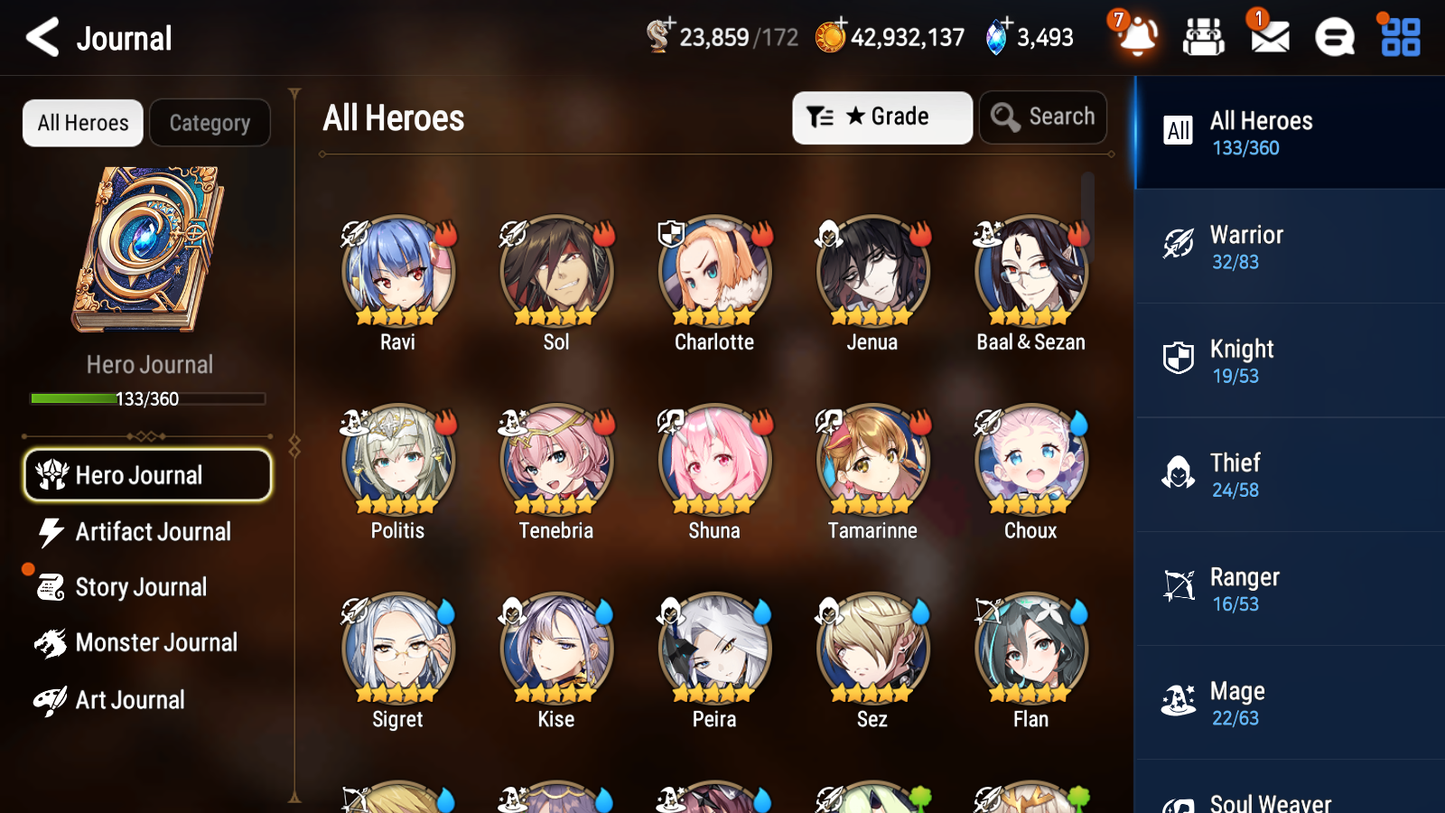Screen dimensions: 1445x813
Task: Open the mail inbox icon
Action: click(1268, 36)
